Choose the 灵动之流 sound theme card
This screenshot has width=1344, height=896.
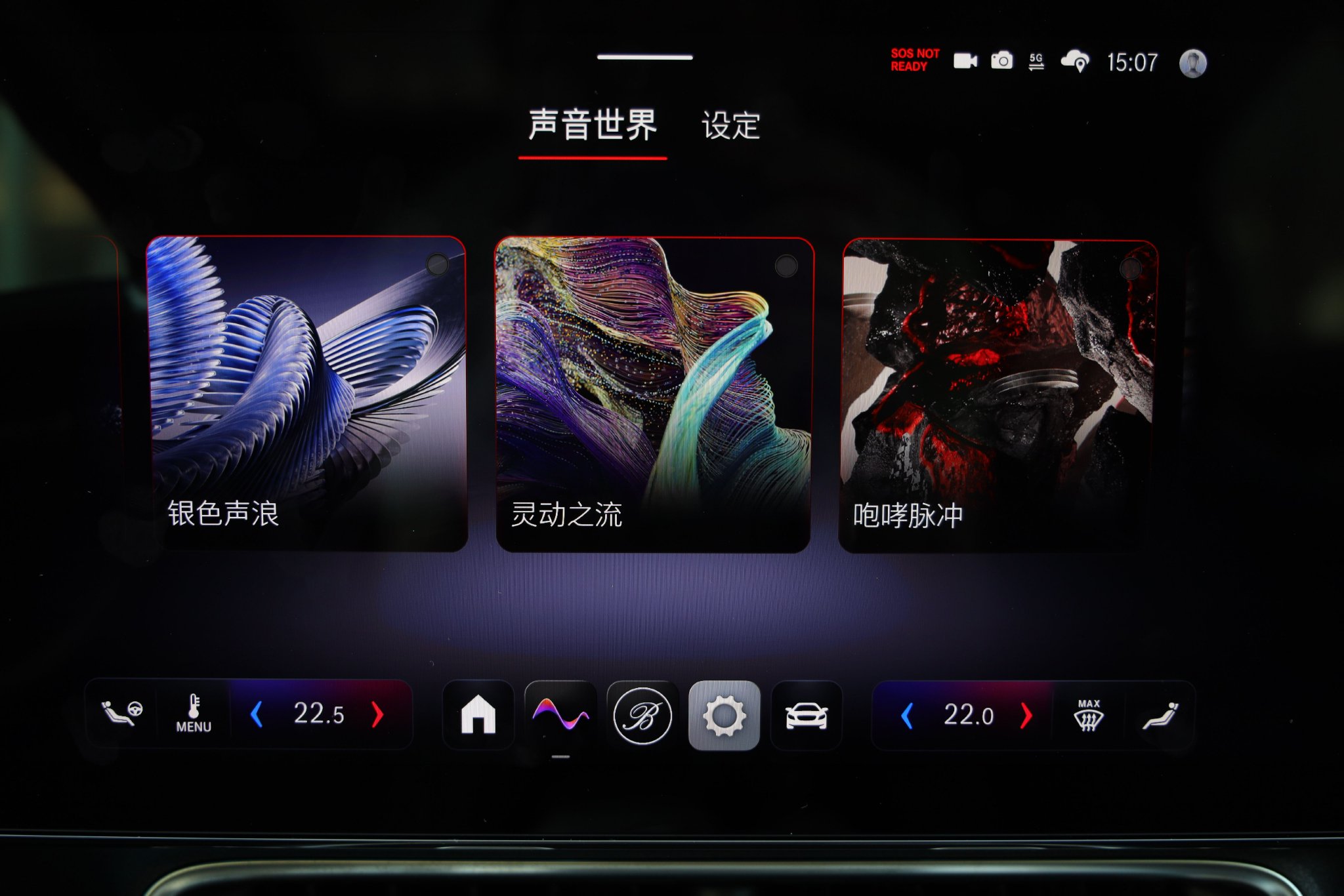pyautogui.click(x=654, y=394)
